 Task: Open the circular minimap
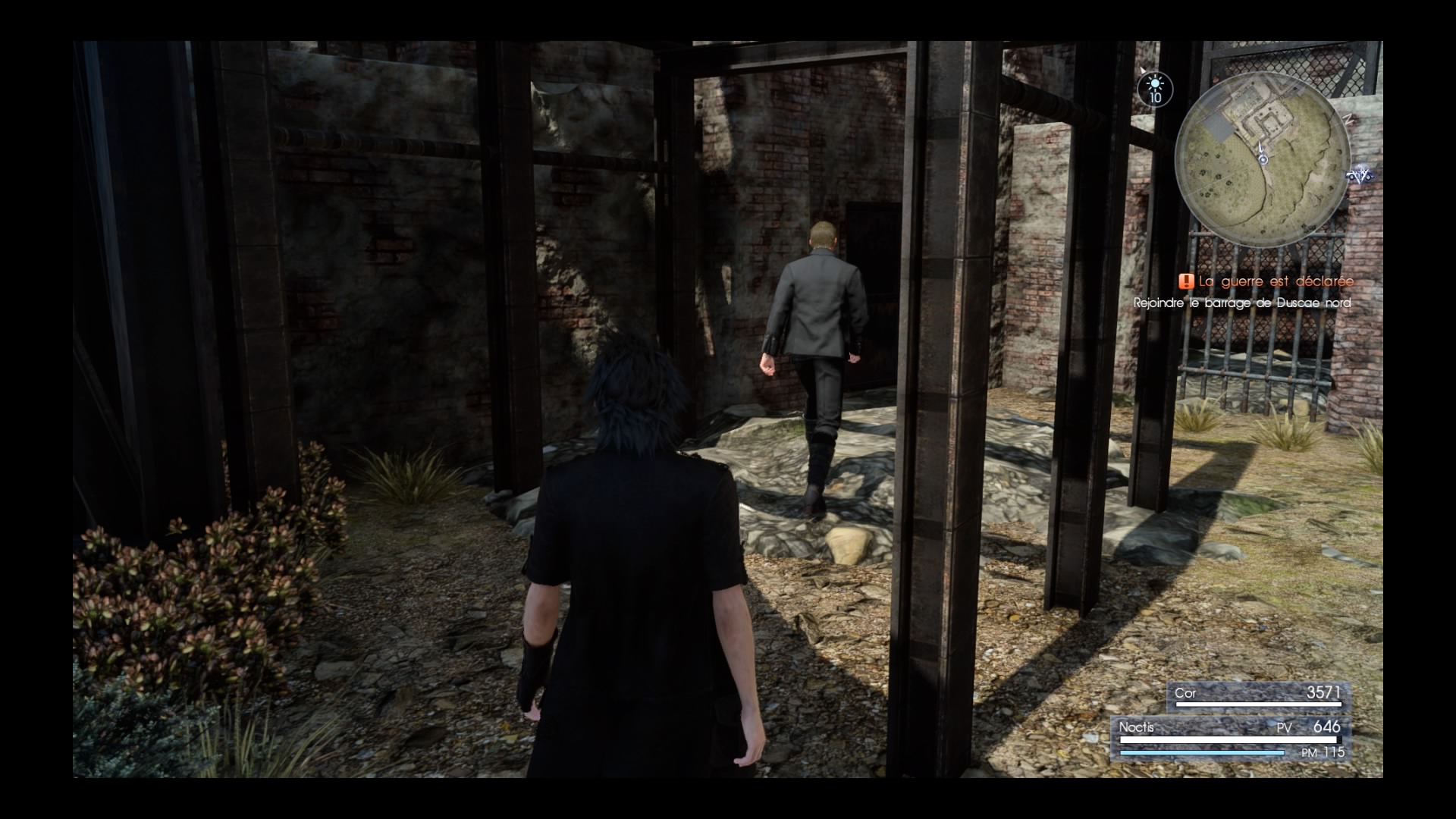point(1263,159)
